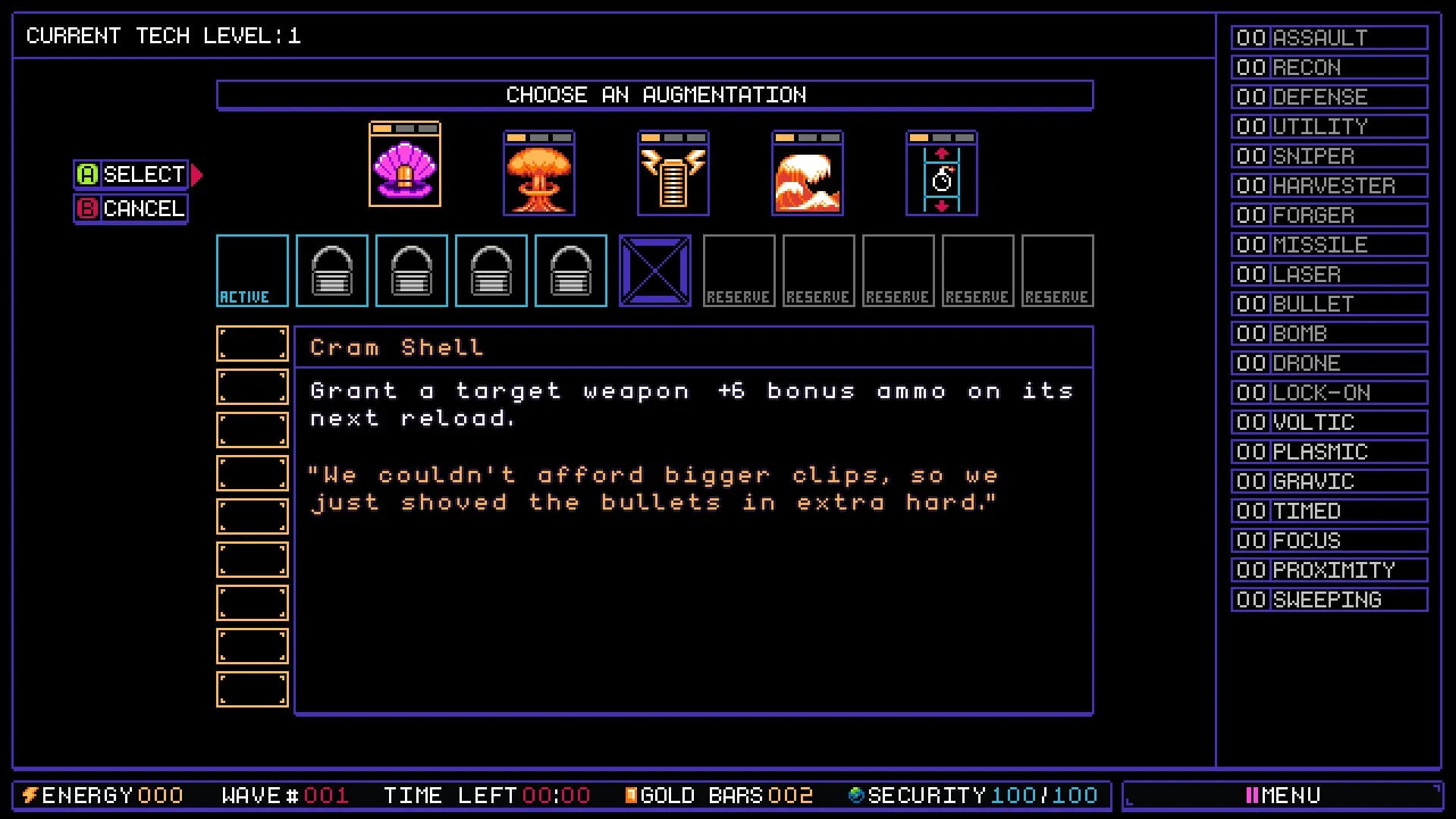Select the RECON tag entry
The width and height of the screenshot is (1456, 819).
coord(1329,67)
